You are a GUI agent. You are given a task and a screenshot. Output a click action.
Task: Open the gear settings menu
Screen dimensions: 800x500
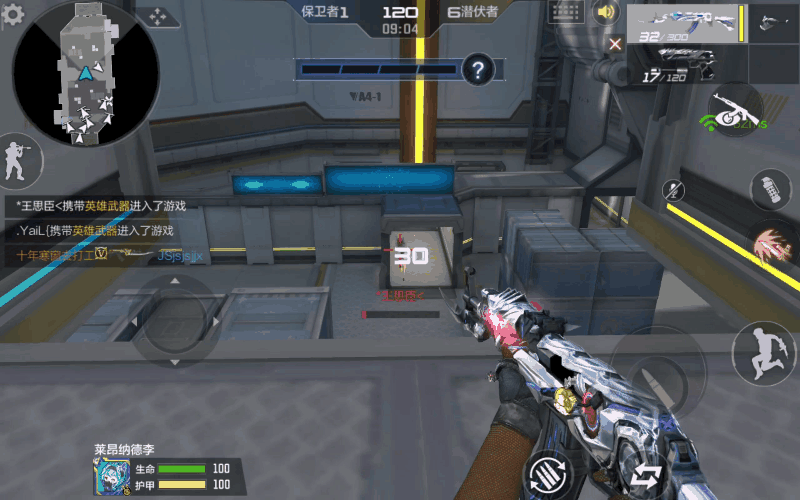tap(13, 15)
